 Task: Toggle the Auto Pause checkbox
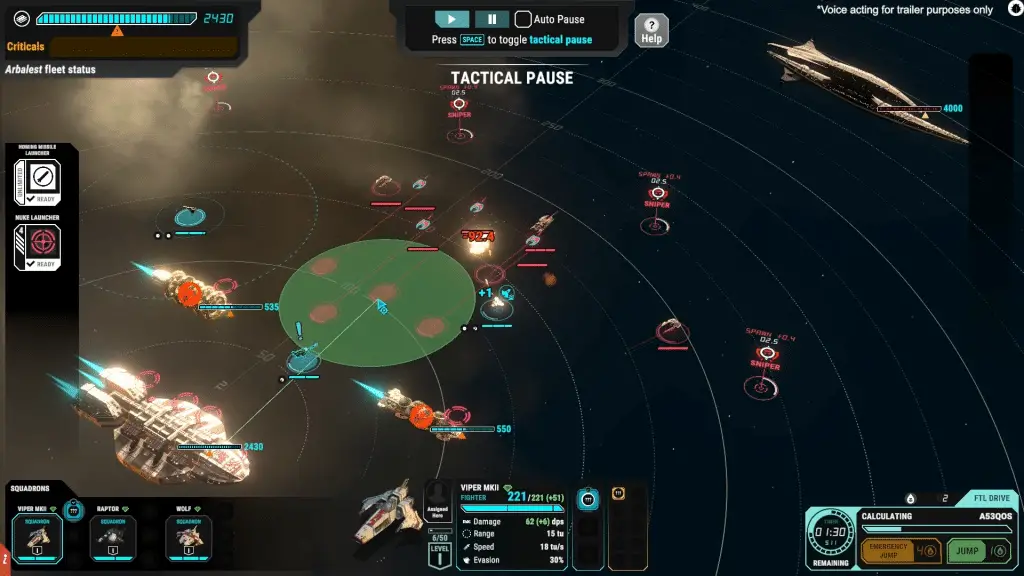(523, 19)
